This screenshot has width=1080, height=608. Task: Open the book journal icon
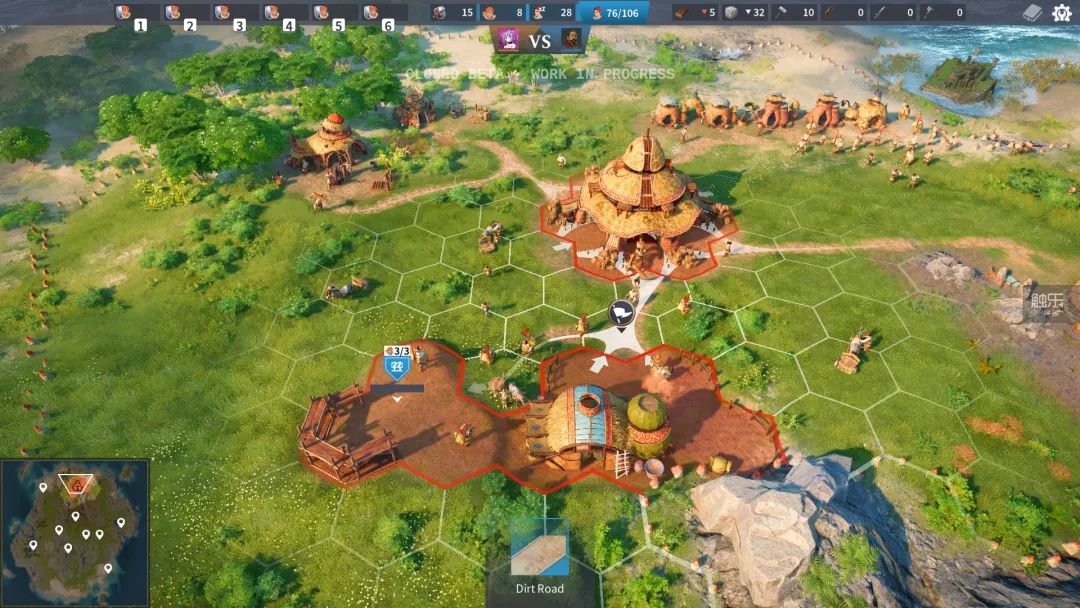coord(1033,12)
